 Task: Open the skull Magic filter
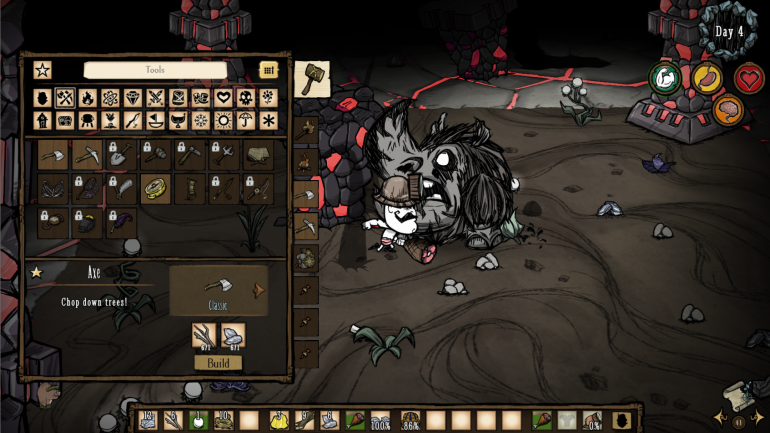pos(246,98)
